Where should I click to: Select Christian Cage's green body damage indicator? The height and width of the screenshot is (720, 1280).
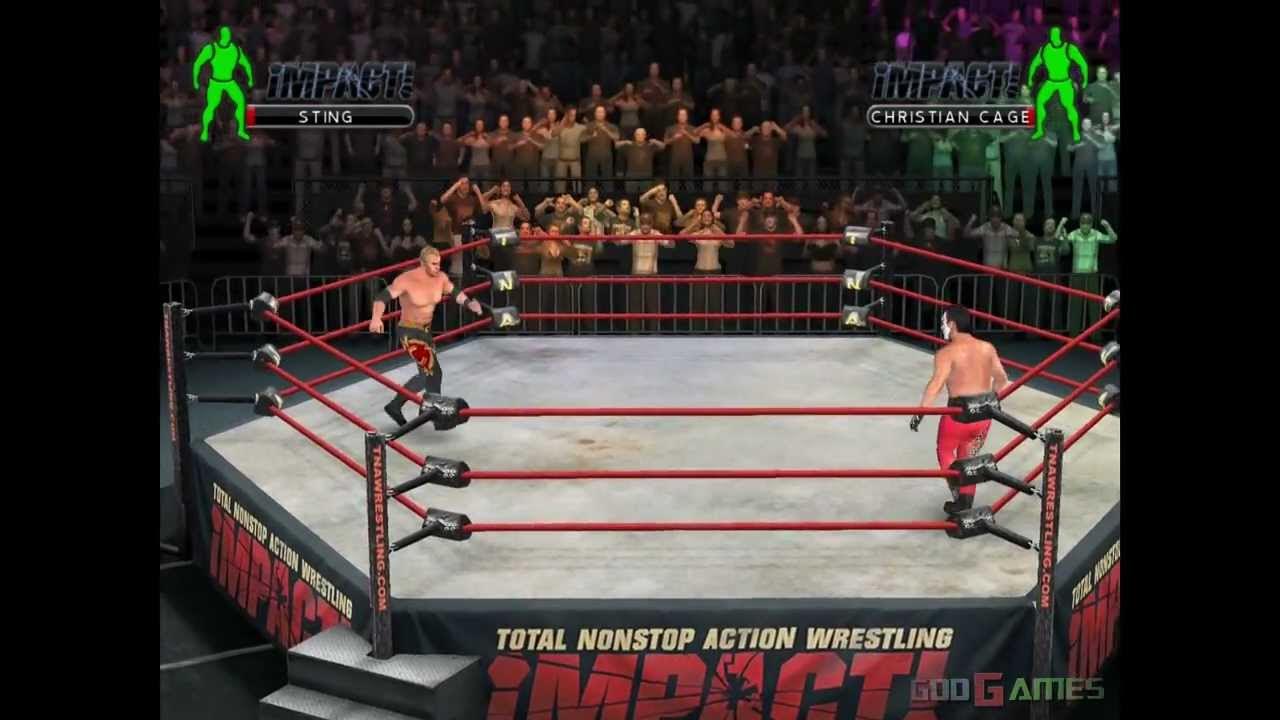click(1057, 75)
